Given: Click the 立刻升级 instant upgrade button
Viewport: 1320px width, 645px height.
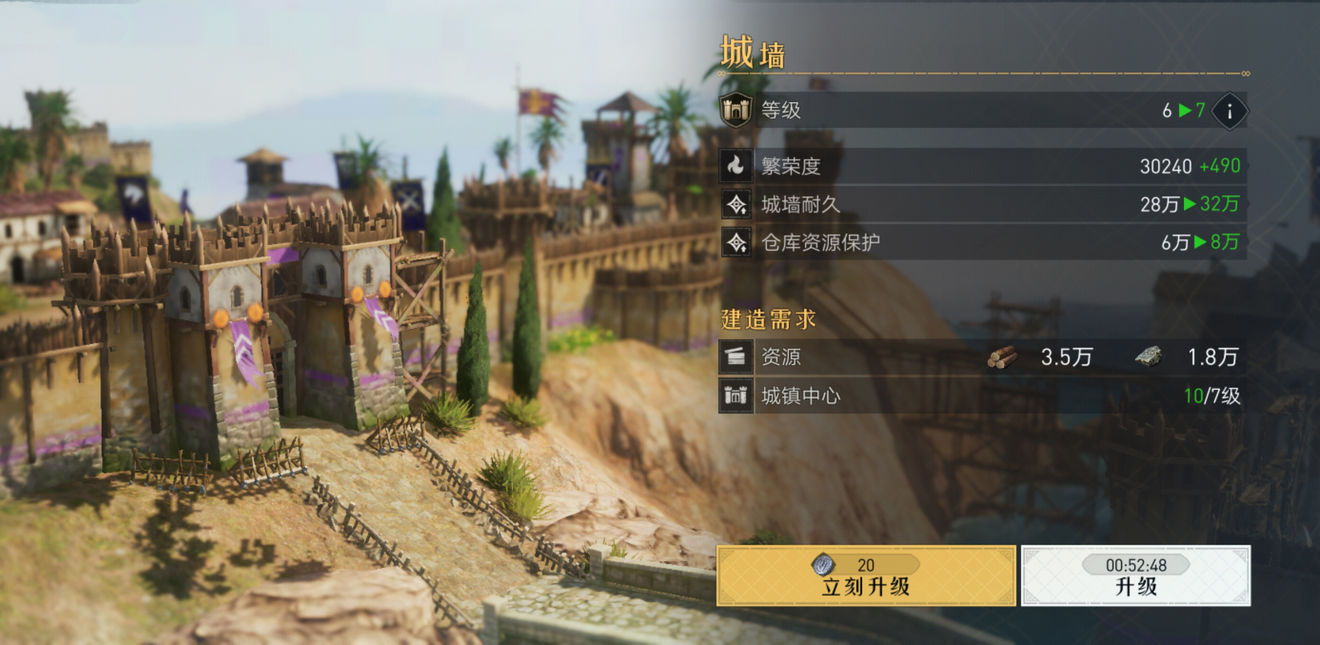Looking at the screenshot, I should coord(866,576).
